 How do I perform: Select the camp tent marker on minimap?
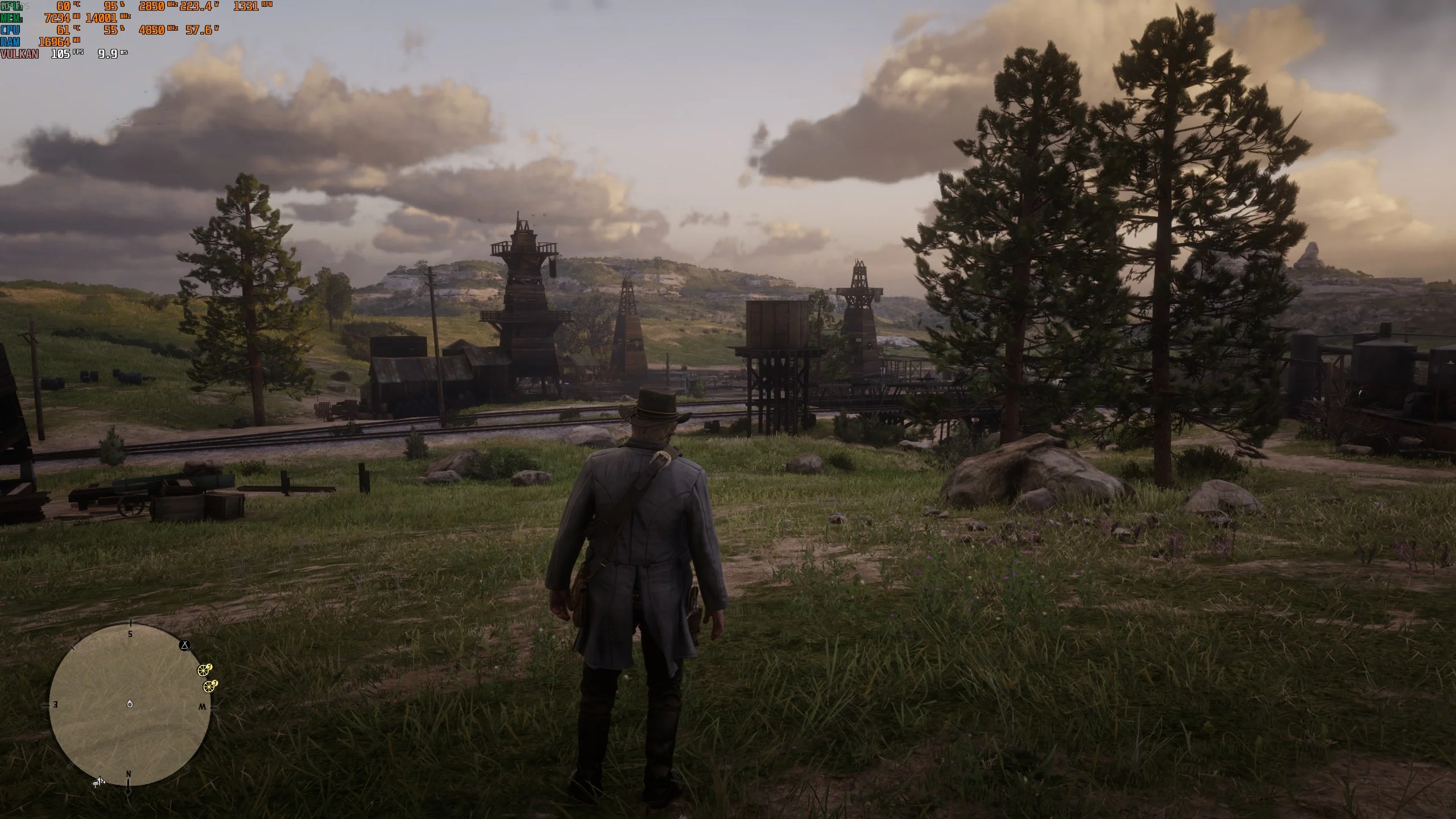(x=184, y=645)
